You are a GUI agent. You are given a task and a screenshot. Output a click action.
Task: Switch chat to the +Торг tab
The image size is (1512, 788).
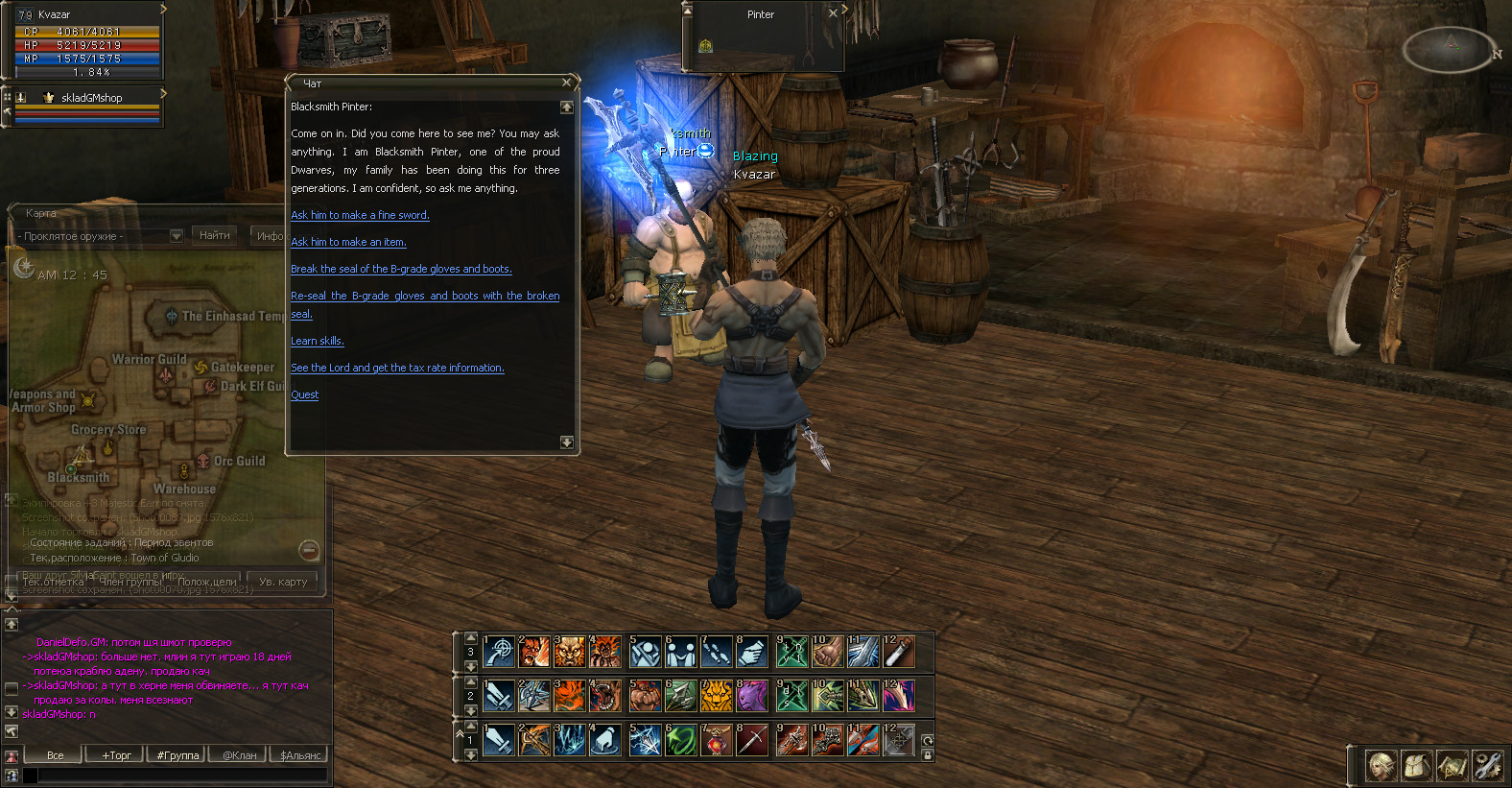pyautogui.click(x=116, y=755)
